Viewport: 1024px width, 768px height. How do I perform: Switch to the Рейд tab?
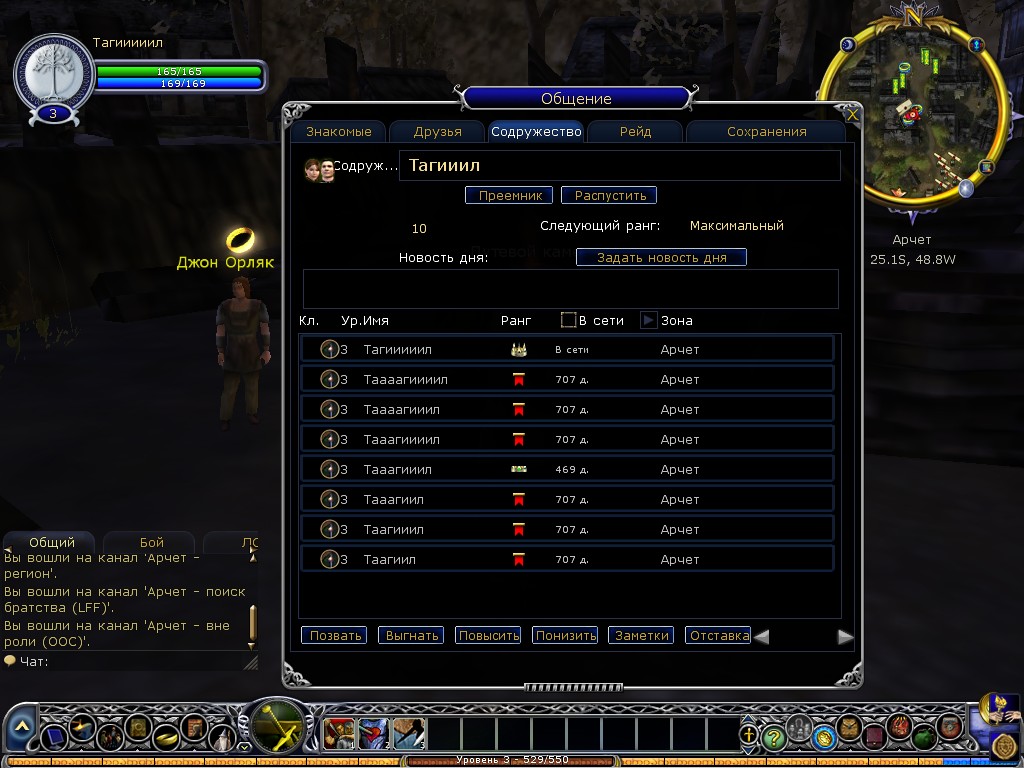[635, 132]
